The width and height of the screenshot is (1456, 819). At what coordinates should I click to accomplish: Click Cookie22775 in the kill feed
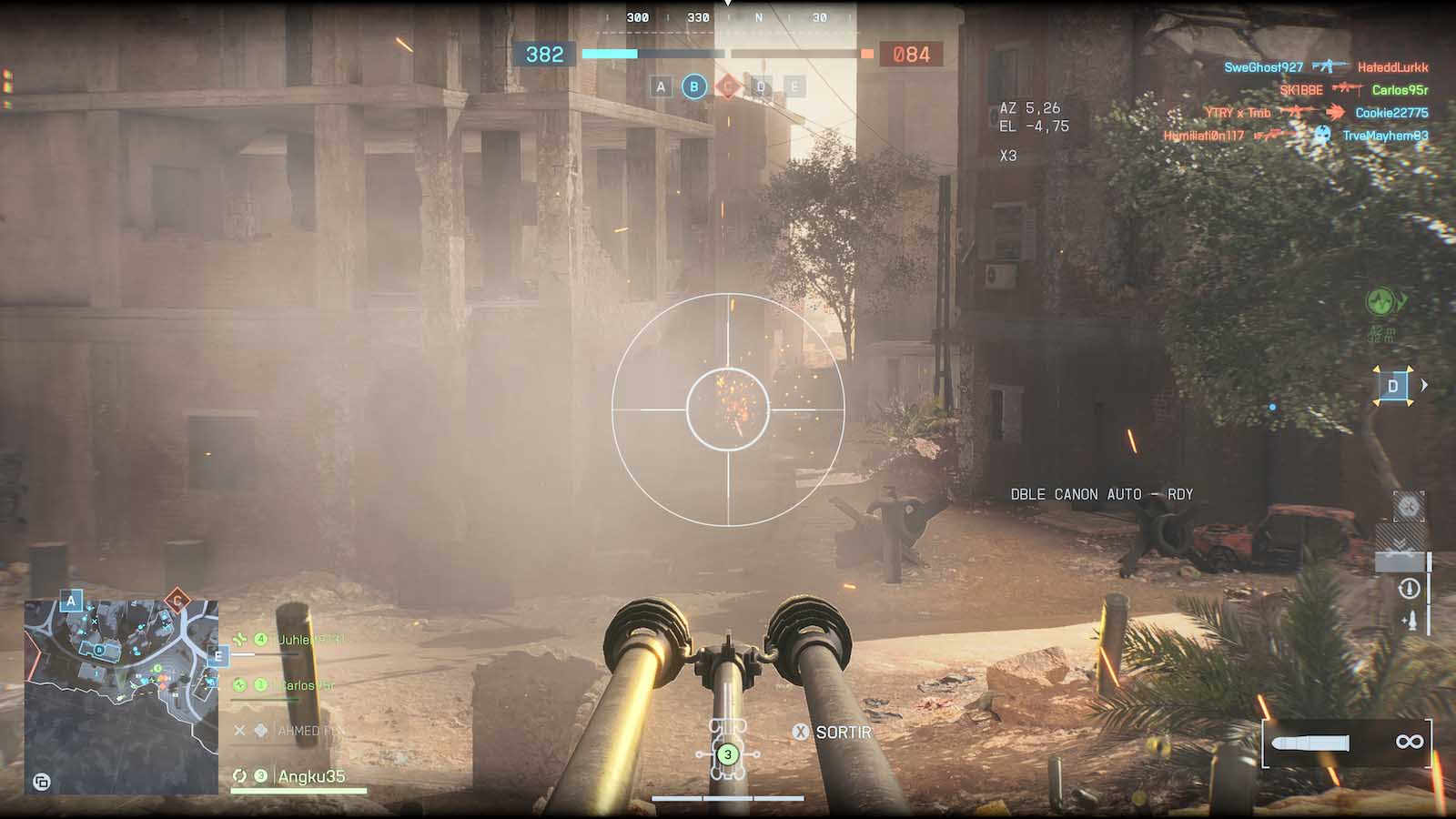point(1391,113)
